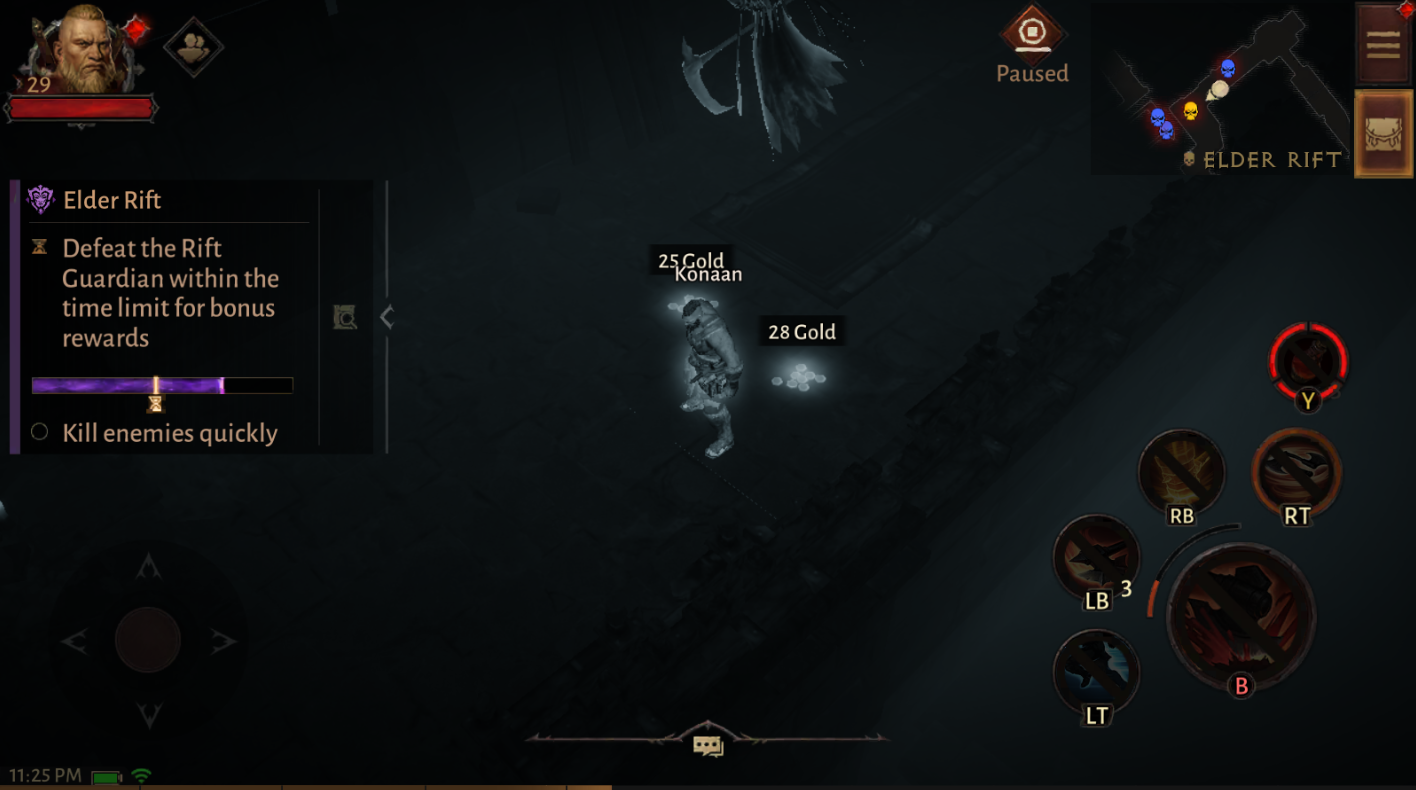Collapse the quest panel using the chevron

tap(387, 317)
